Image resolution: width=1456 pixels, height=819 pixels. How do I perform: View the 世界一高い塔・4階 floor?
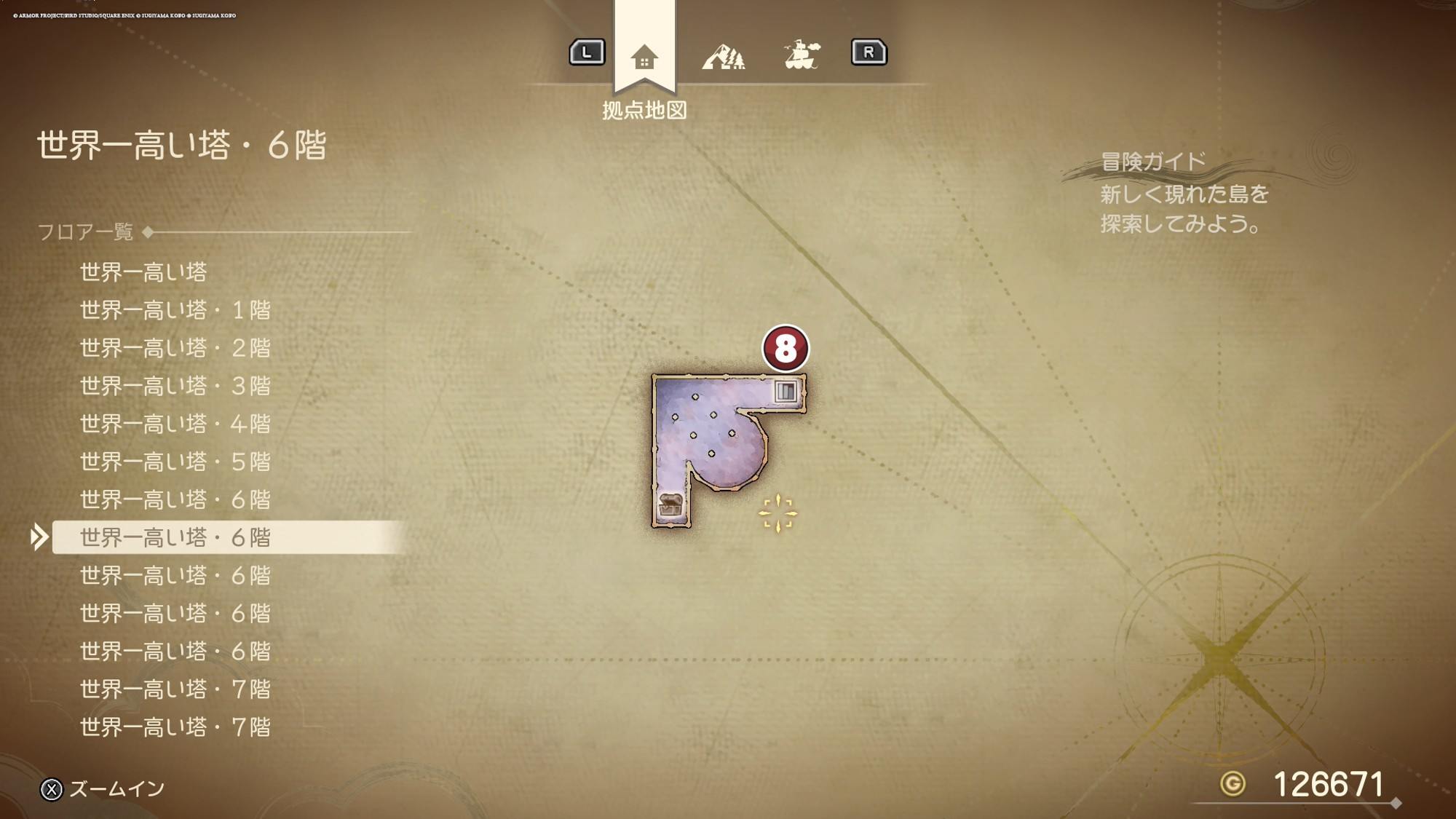coord(175,424)
